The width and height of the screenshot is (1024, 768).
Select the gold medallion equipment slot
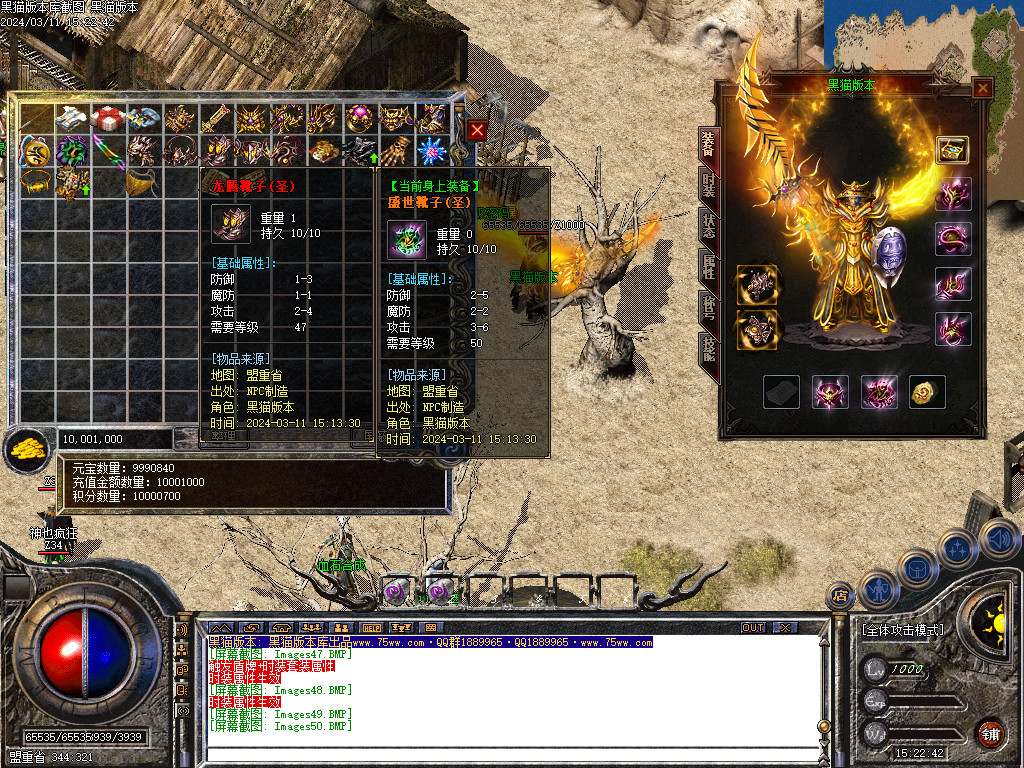coord(927,392)
